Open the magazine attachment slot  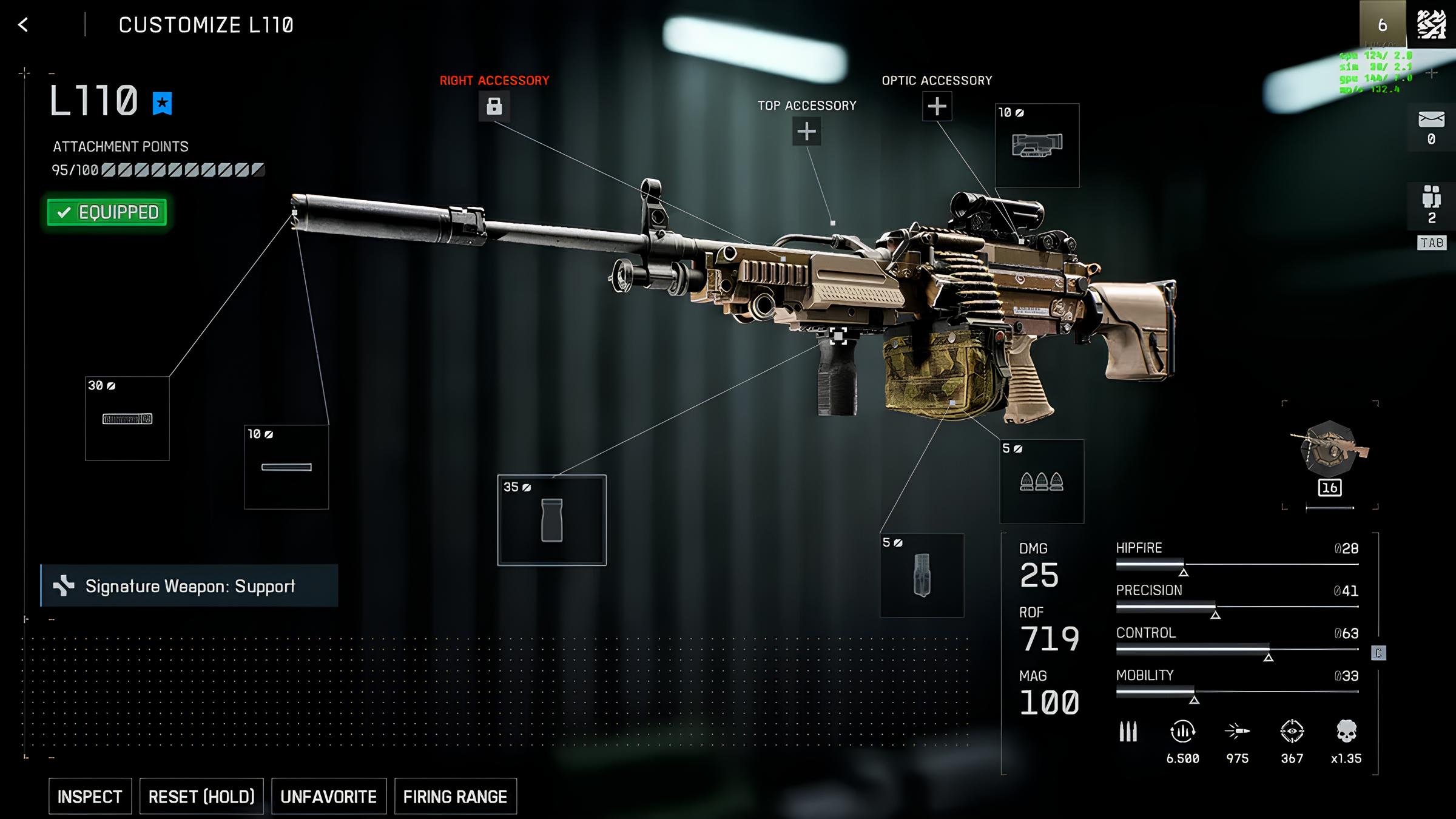(x=922, y=575)
